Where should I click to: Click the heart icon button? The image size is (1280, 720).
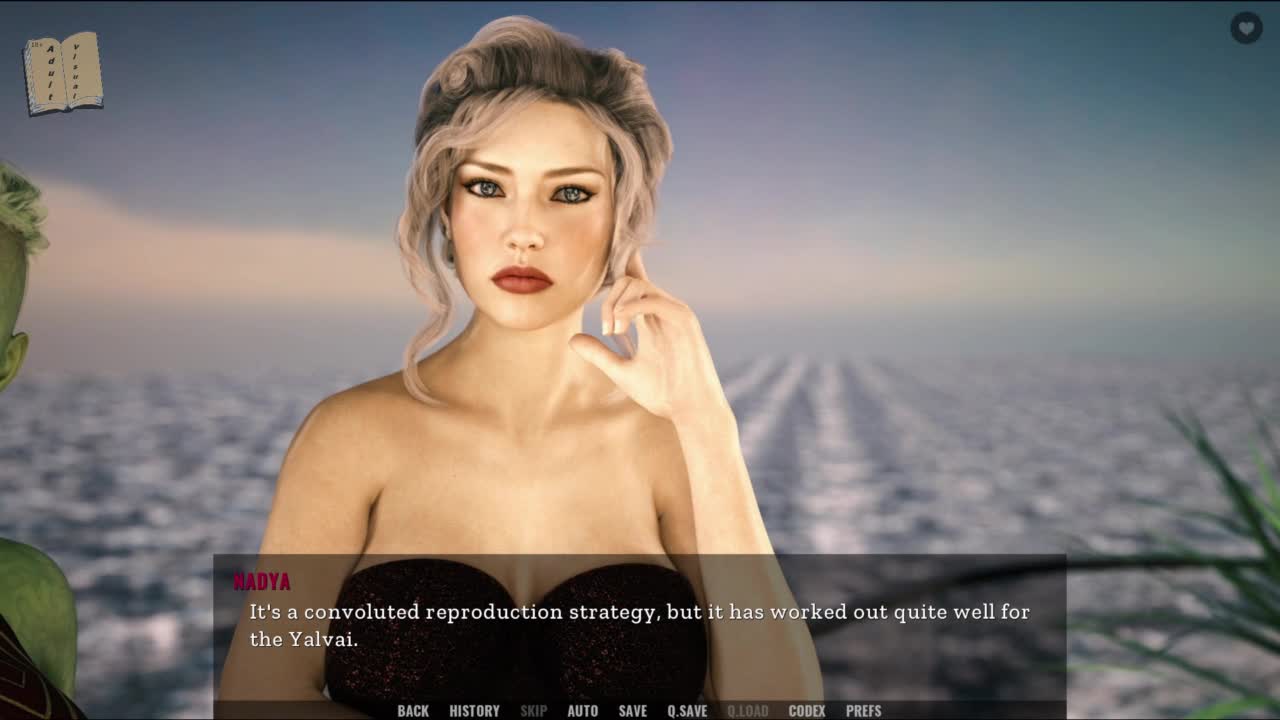coord(1246,28)
